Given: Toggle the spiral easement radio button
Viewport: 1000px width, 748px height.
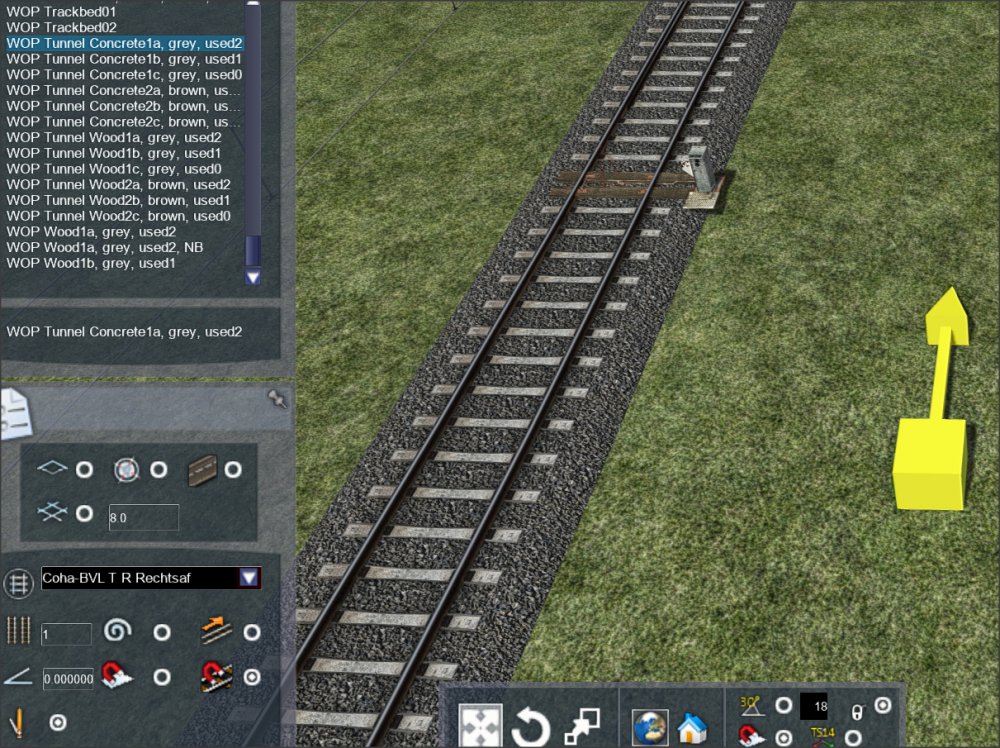Looking at the screenshot, I should click(x=161, y=633).
